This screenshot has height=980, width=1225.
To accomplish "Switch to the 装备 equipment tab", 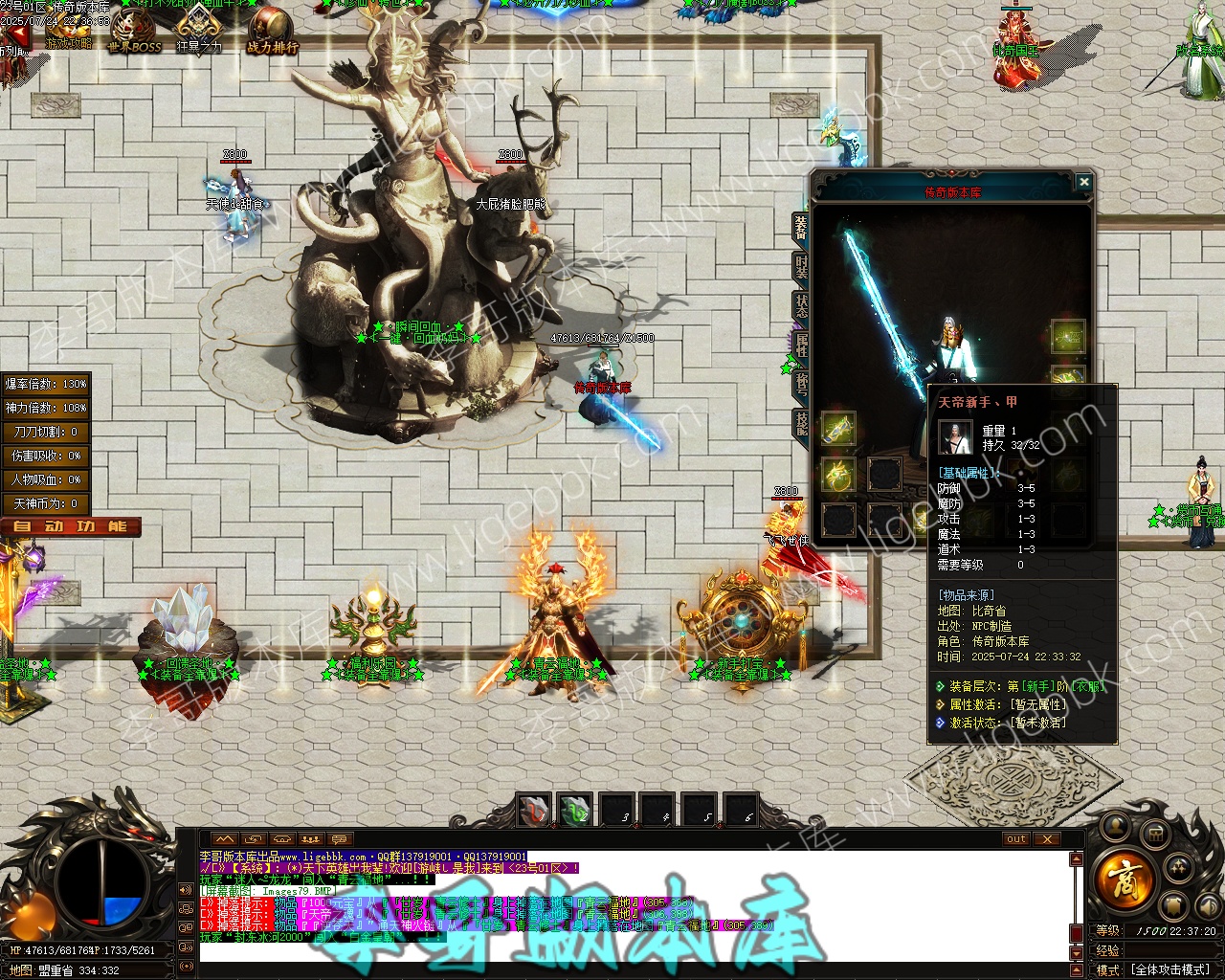I will 801,226.
